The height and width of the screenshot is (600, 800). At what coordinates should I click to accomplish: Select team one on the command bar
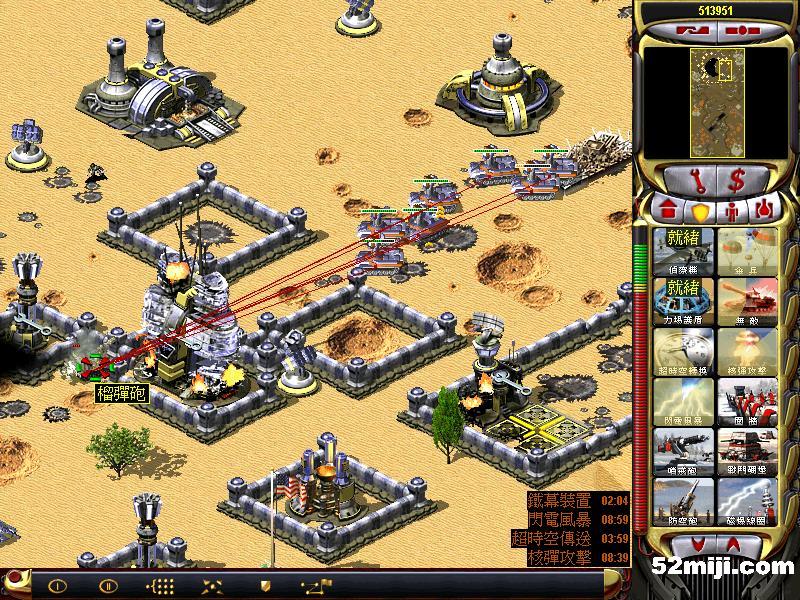coord(56,586)
